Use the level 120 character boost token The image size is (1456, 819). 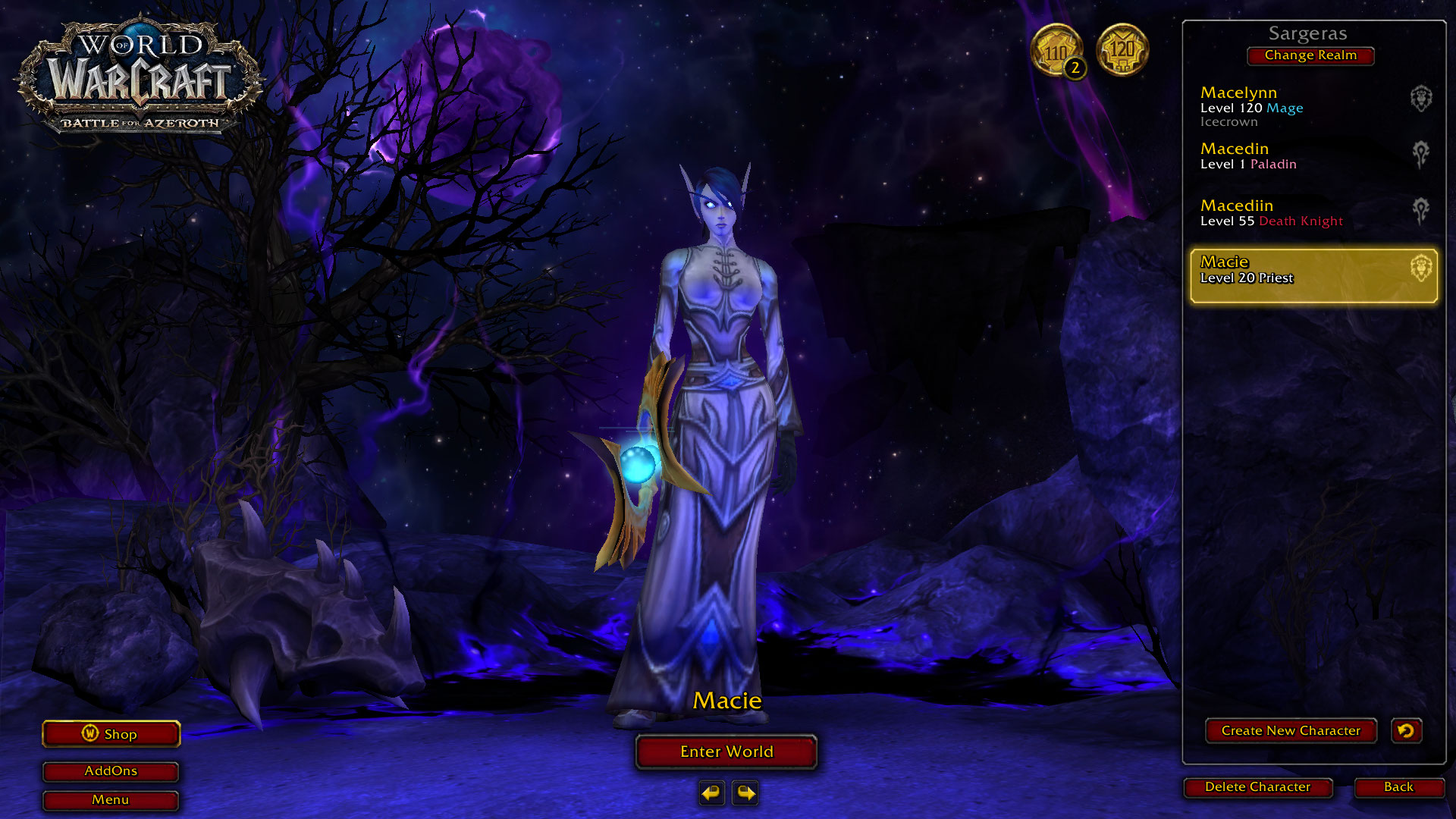click(x=1122, y=50)
